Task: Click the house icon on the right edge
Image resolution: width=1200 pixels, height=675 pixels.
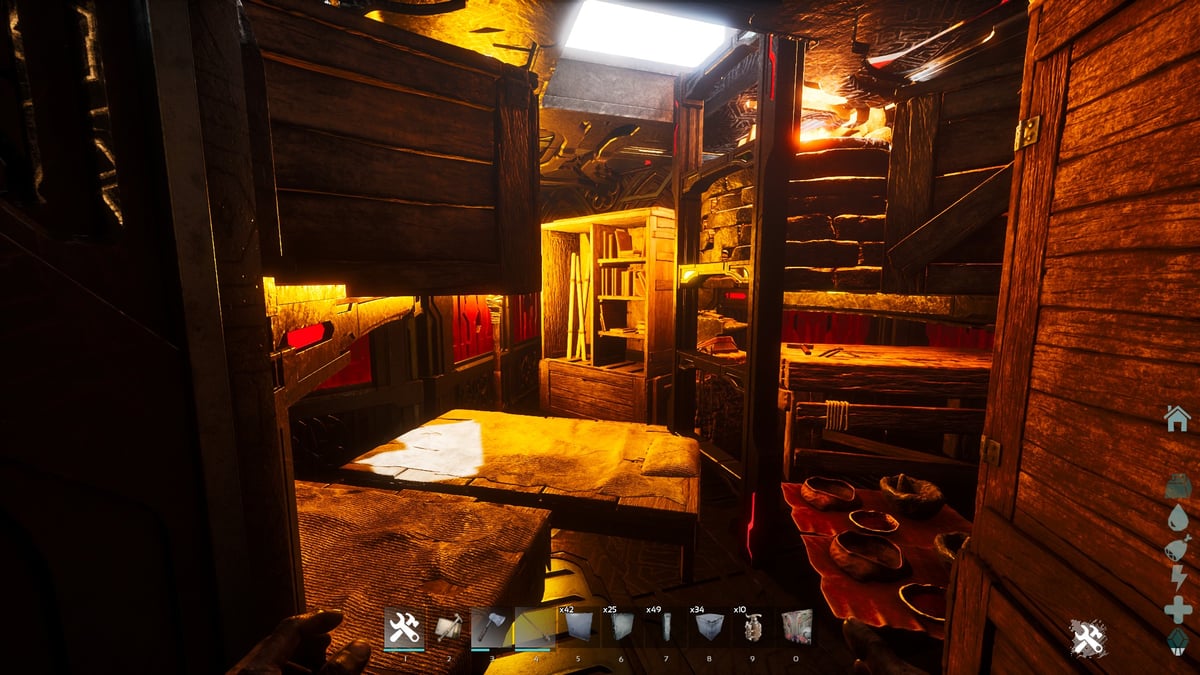Action: [x=1177, y=418]
